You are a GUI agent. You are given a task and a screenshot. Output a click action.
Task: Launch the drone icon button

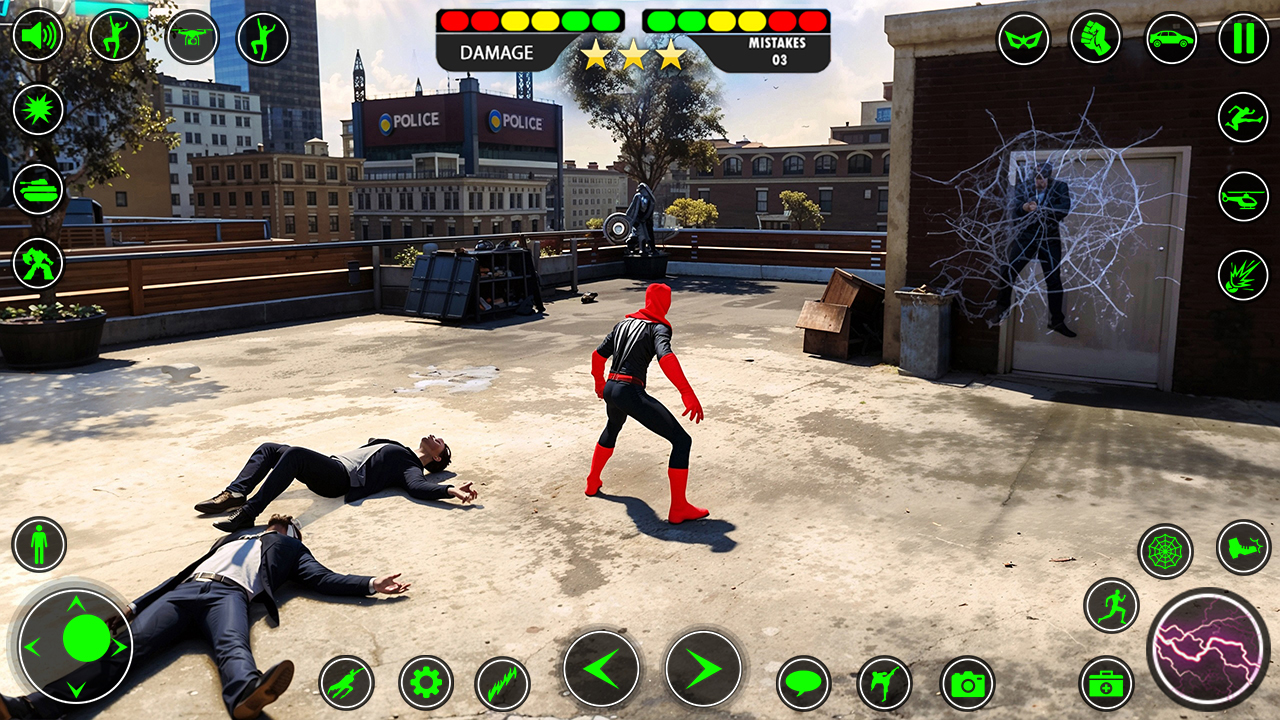pos(192,37)
